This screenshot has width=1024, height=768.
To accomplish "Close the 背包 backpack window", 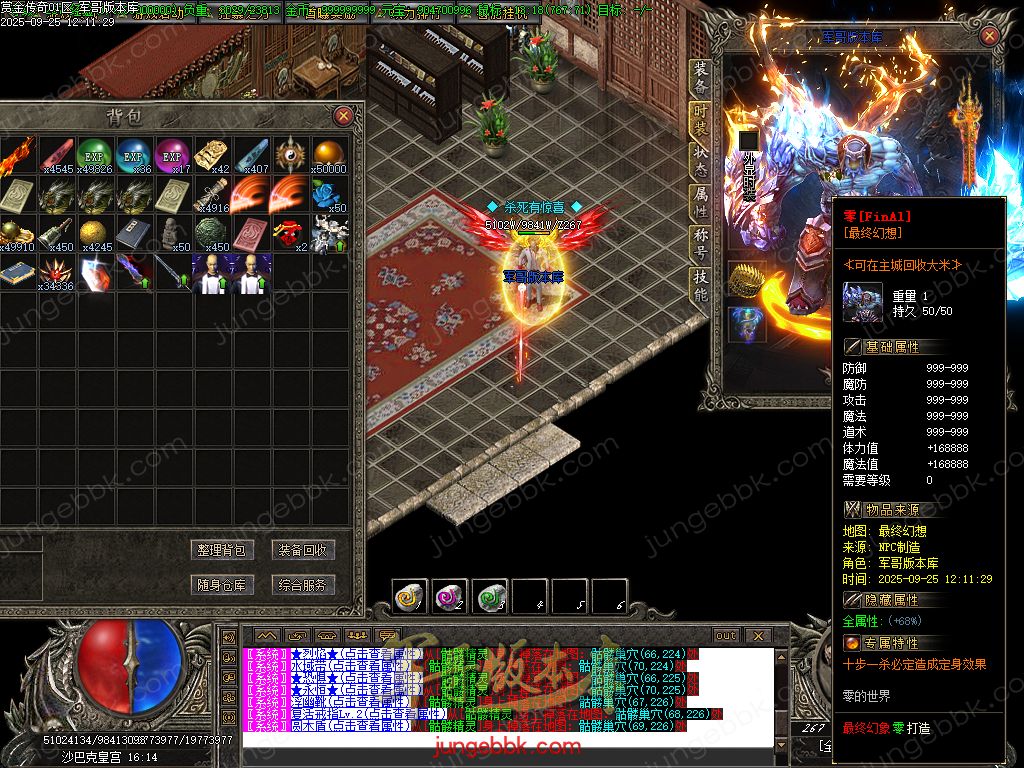I will point(343,116).
